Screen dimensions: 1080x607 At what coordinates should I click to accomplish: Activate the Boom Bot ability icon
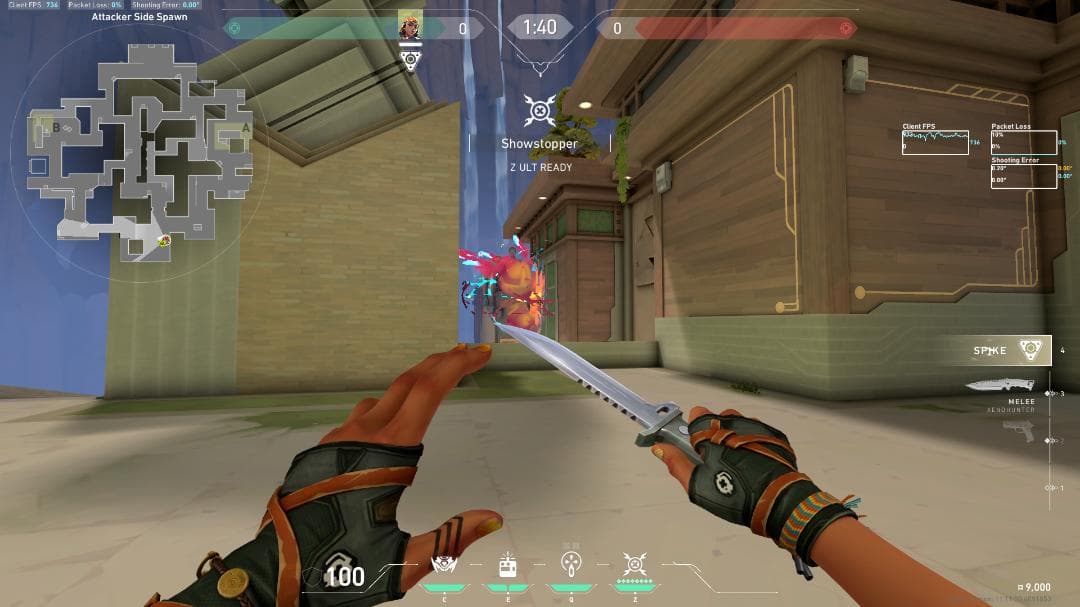pos(443,566)
